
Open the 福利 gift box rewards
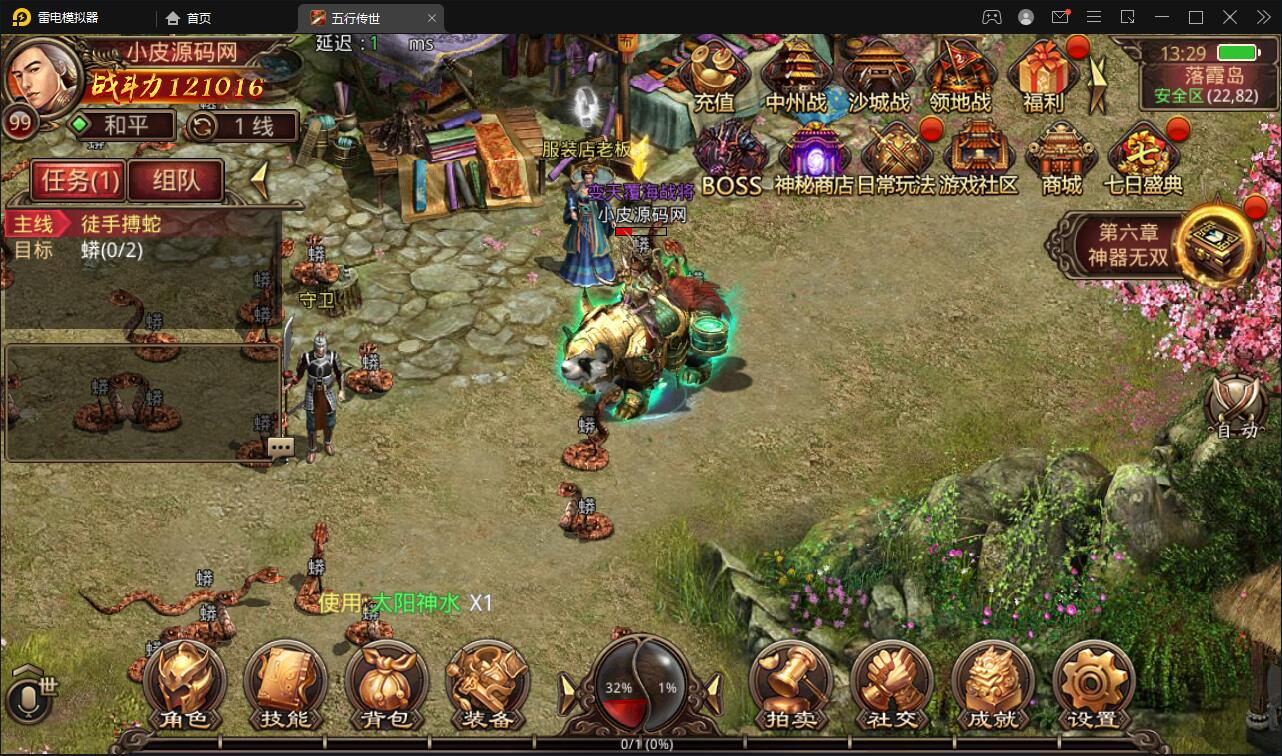coord(1044,74)
